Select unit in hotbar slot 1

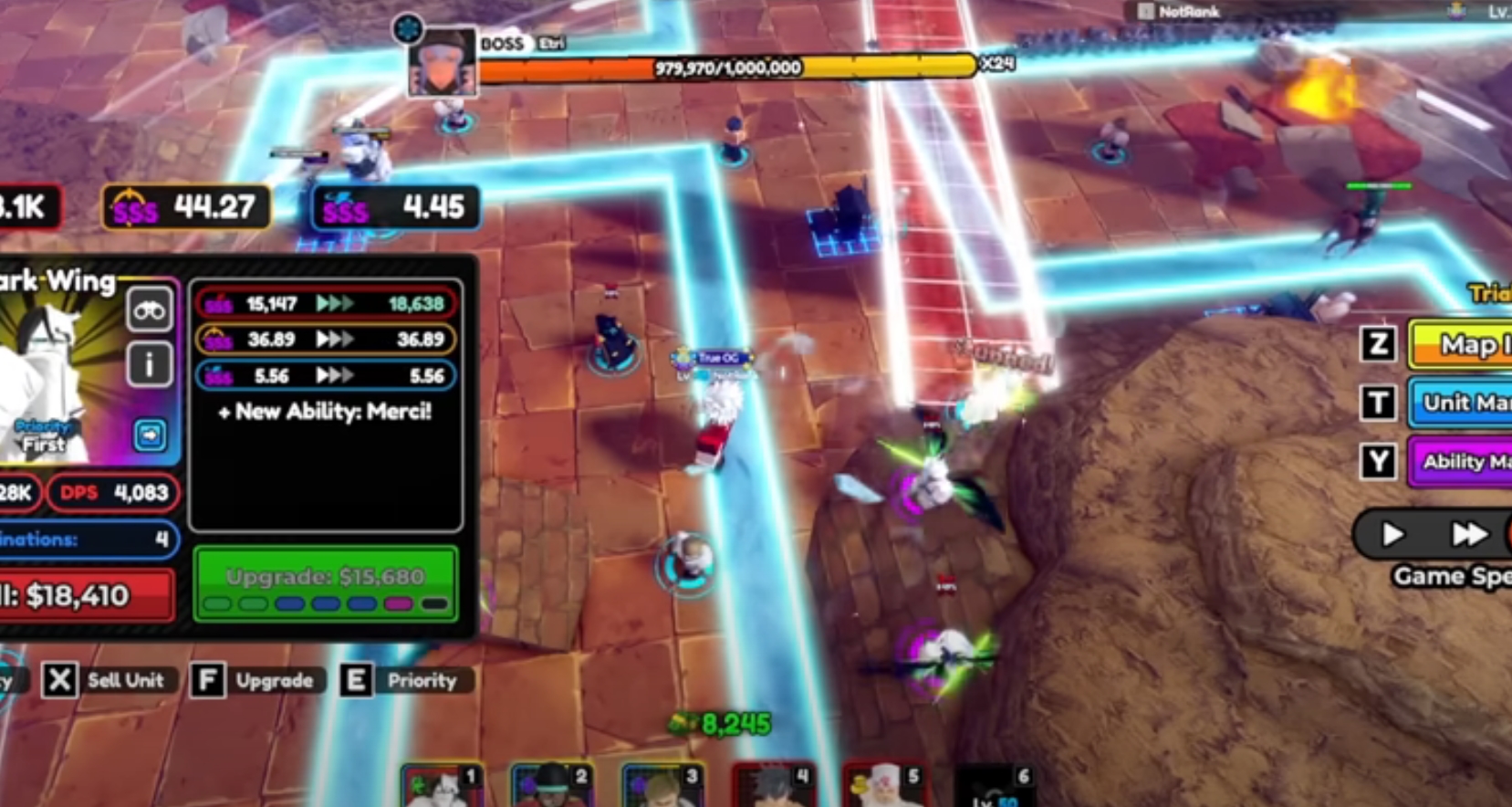click(x=443, y=787)
